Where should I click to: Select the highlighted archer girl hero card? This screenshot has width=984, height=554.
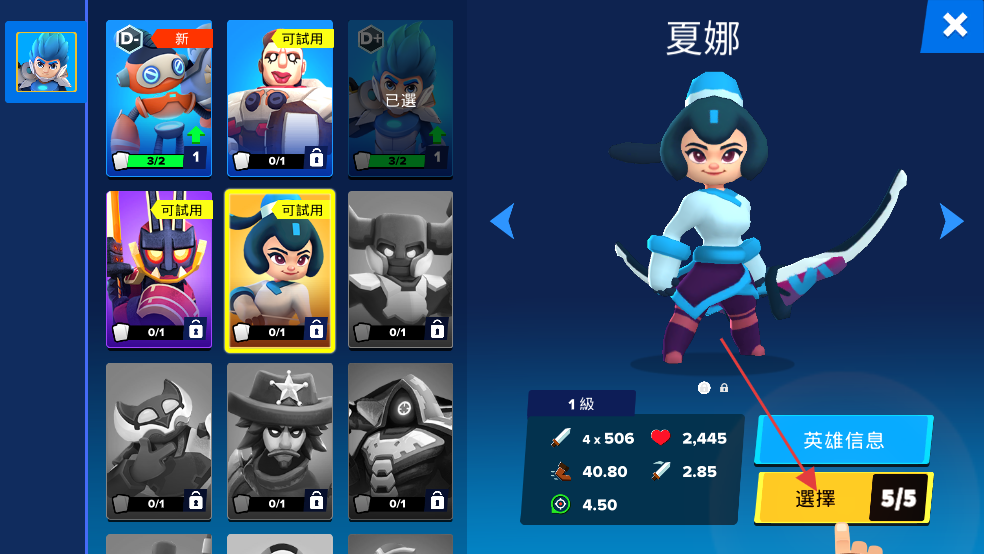point(280,270)
